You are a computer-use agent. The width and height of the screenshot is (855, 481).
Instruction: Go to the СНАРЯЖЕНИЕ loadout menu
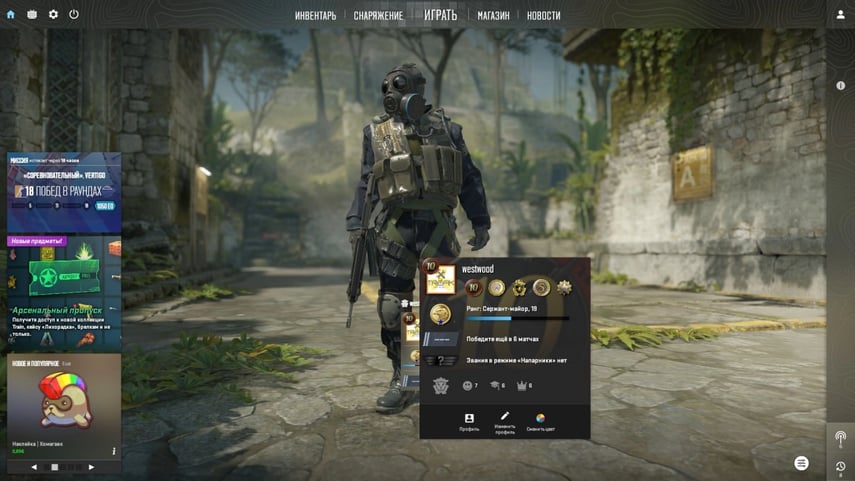378,16
